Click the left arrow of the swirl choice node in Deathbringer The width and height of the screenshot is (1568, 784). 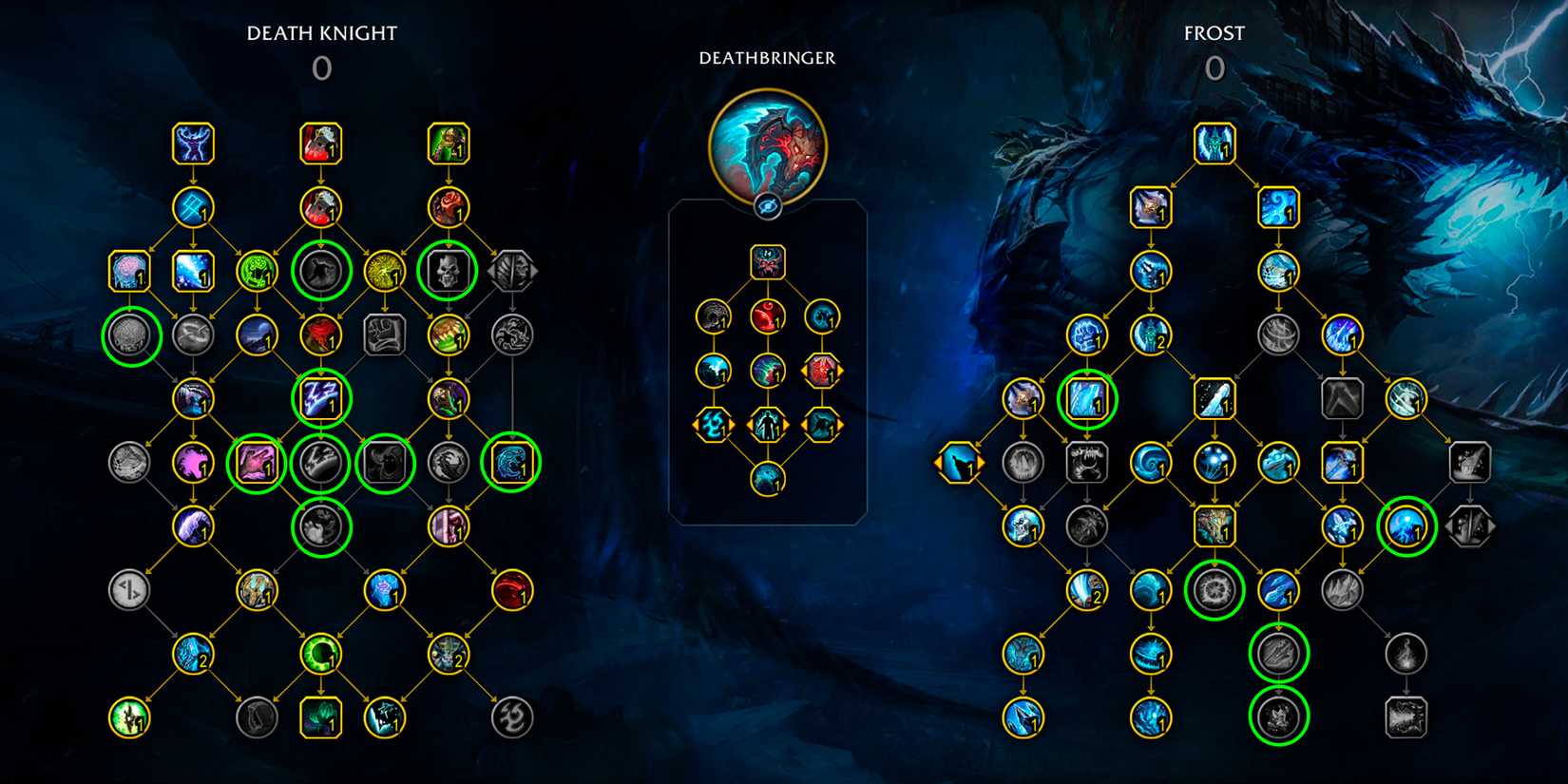(x=694, y=425)
